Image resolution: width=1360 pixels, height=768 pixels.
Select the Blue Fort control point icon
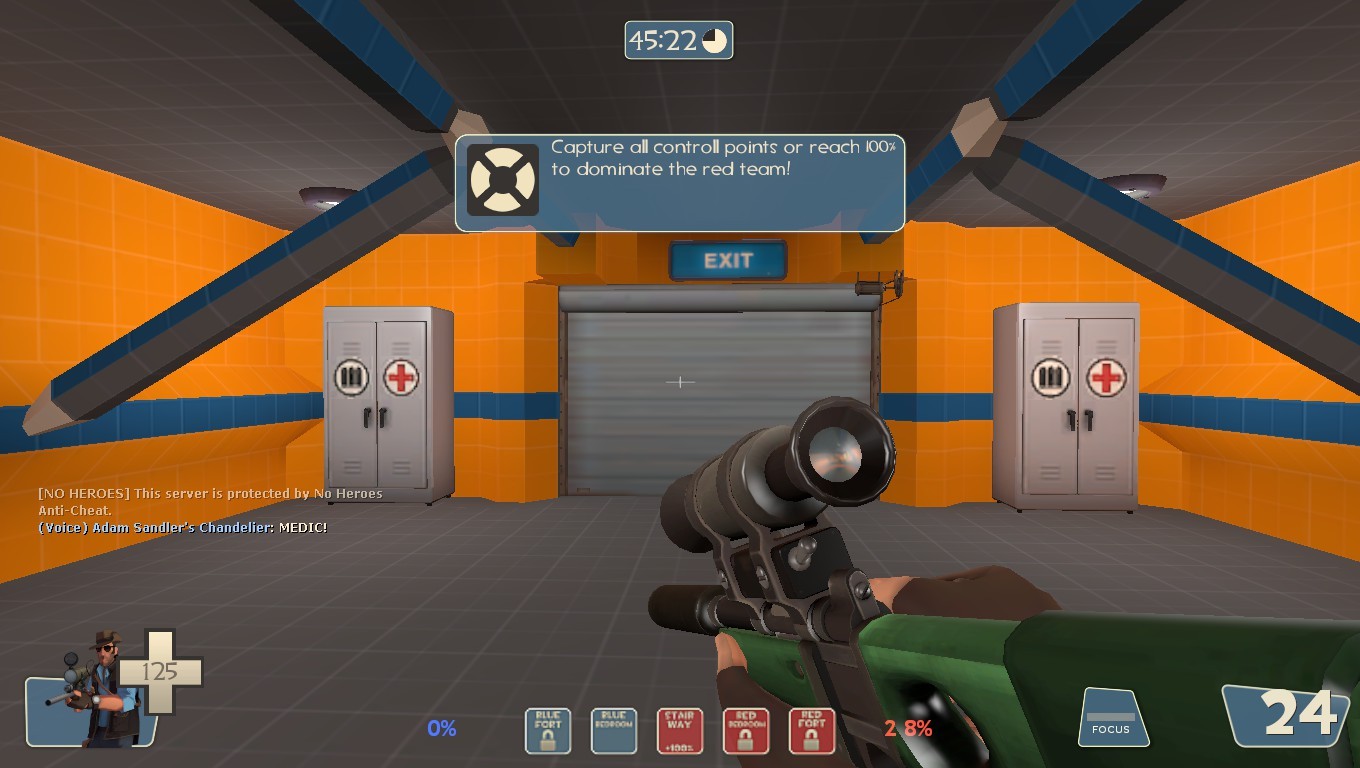coord(547,731)
